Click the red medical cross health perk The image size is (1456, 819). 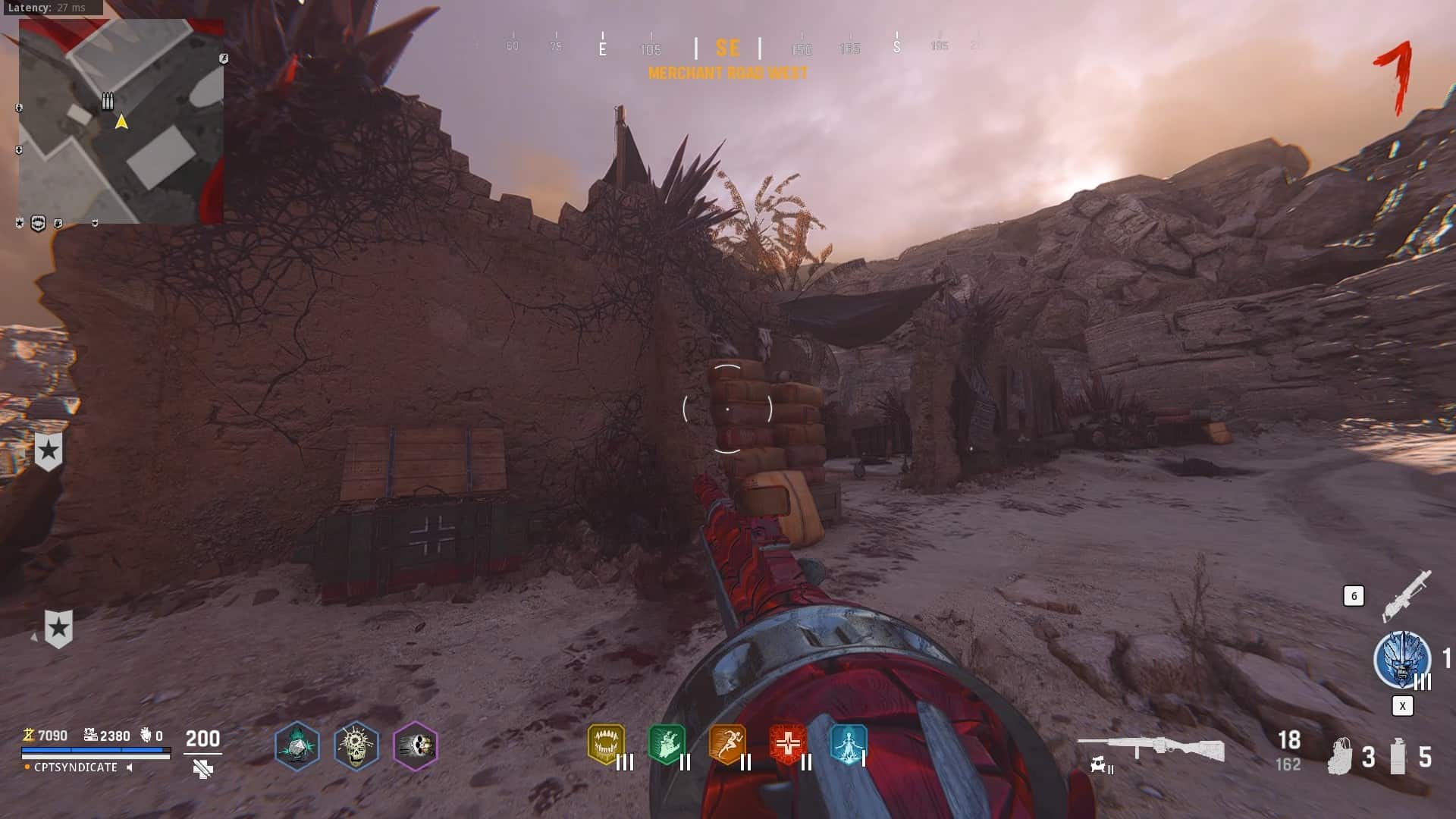point(788,744)
